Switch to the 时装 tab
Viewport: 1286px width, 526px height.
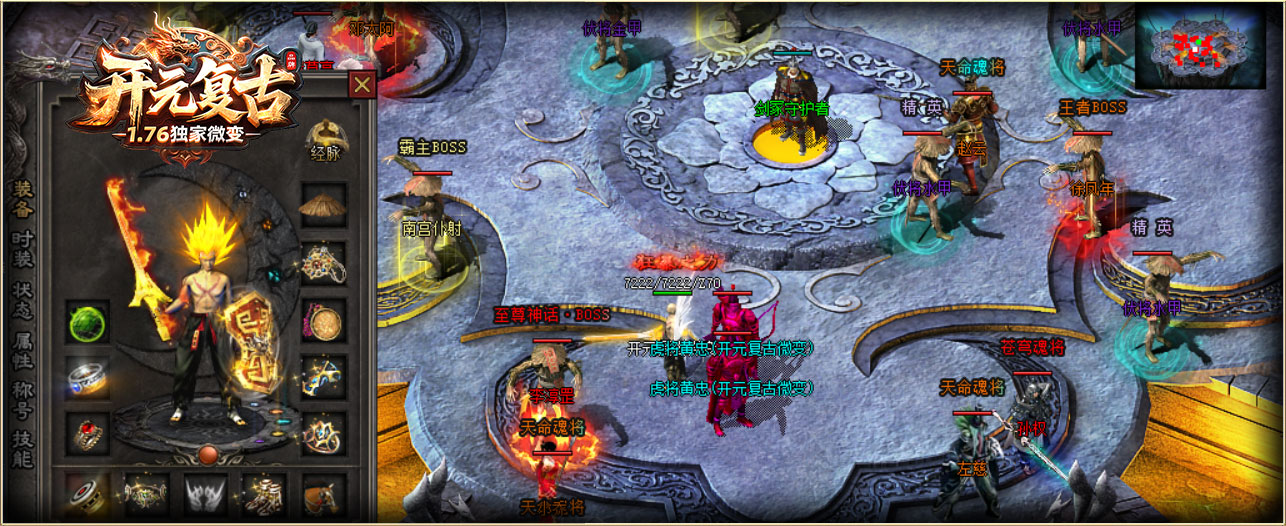click(22, 250)
